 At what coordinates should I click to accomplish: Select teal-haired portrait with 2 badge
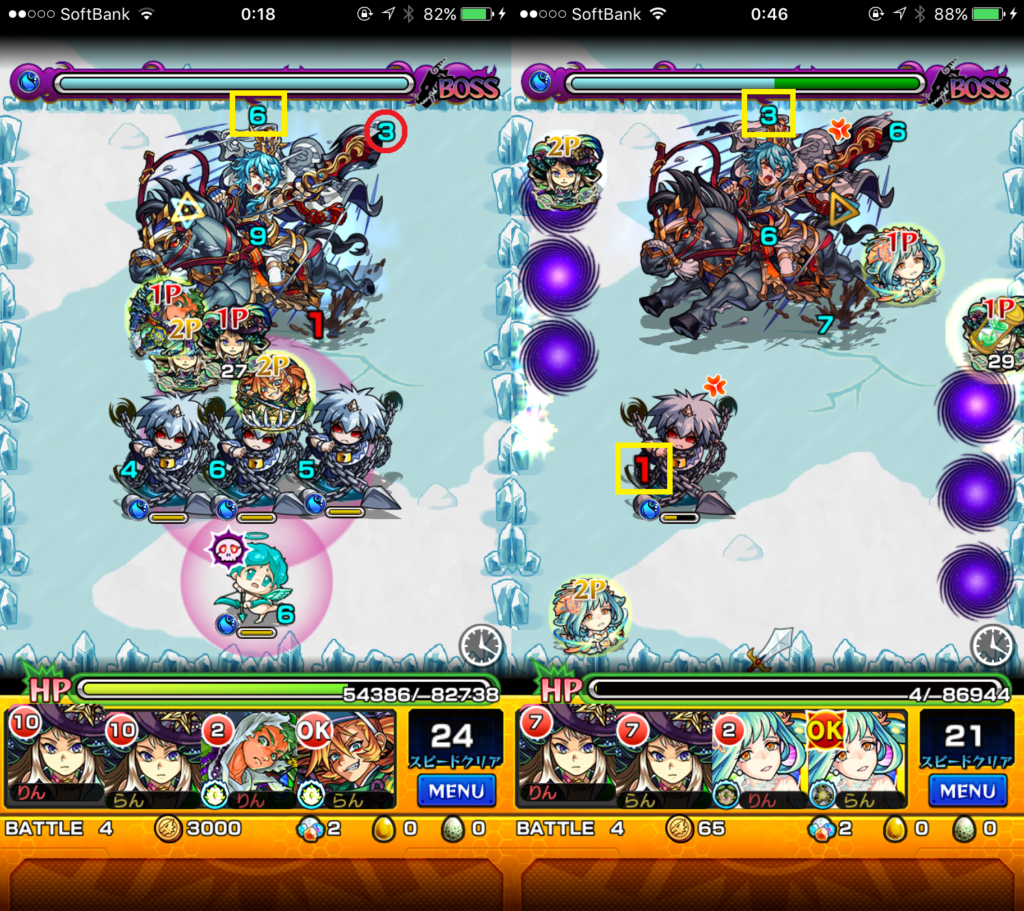[x=760, y=758]
